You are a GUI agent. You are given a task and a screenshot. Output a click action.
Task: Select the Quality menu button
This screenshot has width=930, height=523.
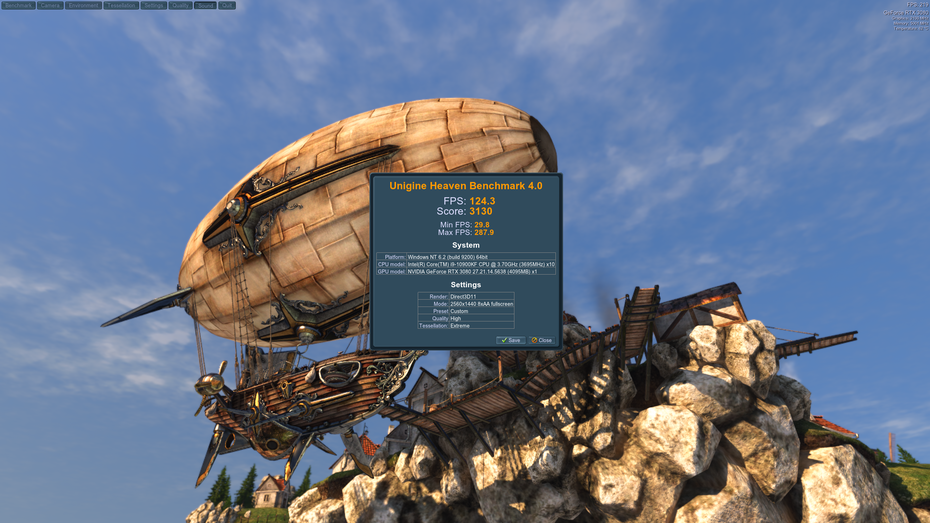click(x=180, y=5)
